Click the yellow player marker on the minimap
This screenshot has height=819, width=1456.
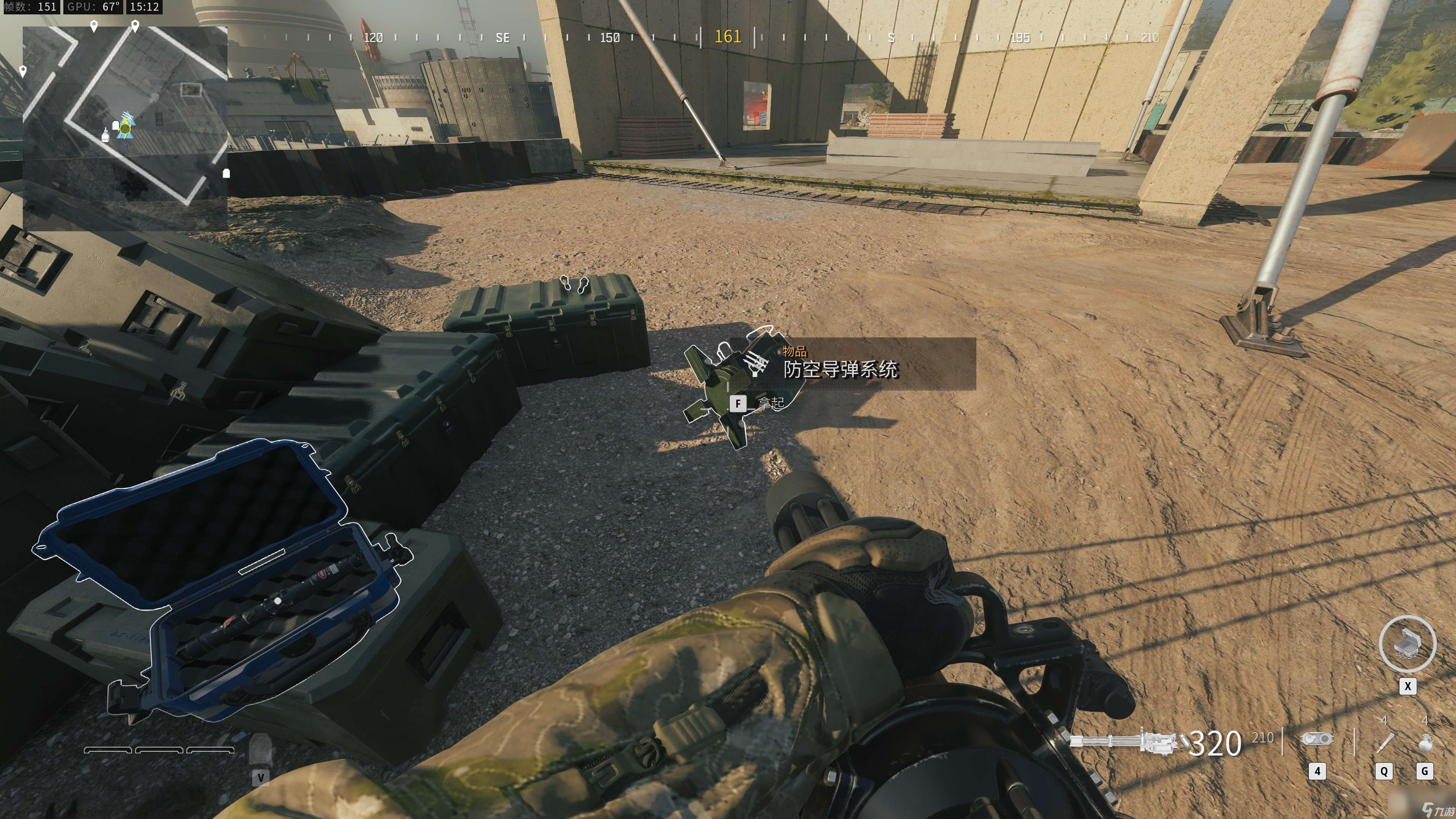pos(125,129)
